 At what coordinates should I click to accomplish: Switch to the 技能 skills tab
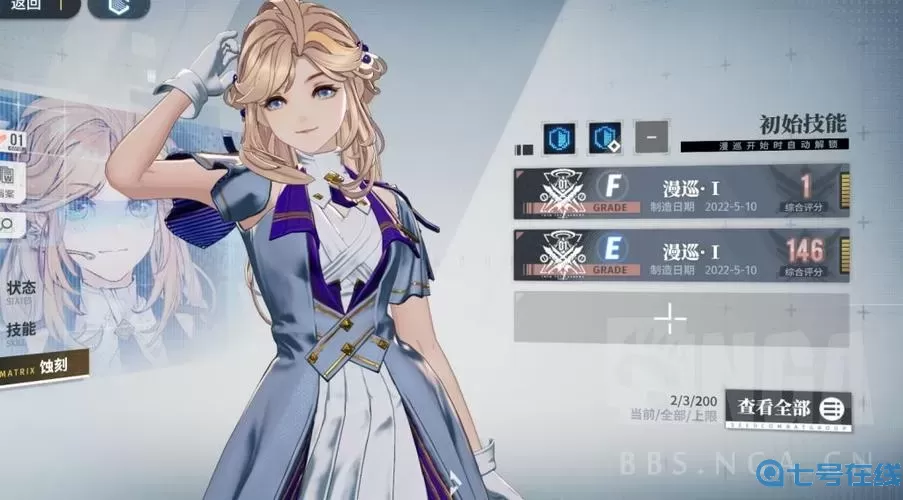click(x=22, y=331)
